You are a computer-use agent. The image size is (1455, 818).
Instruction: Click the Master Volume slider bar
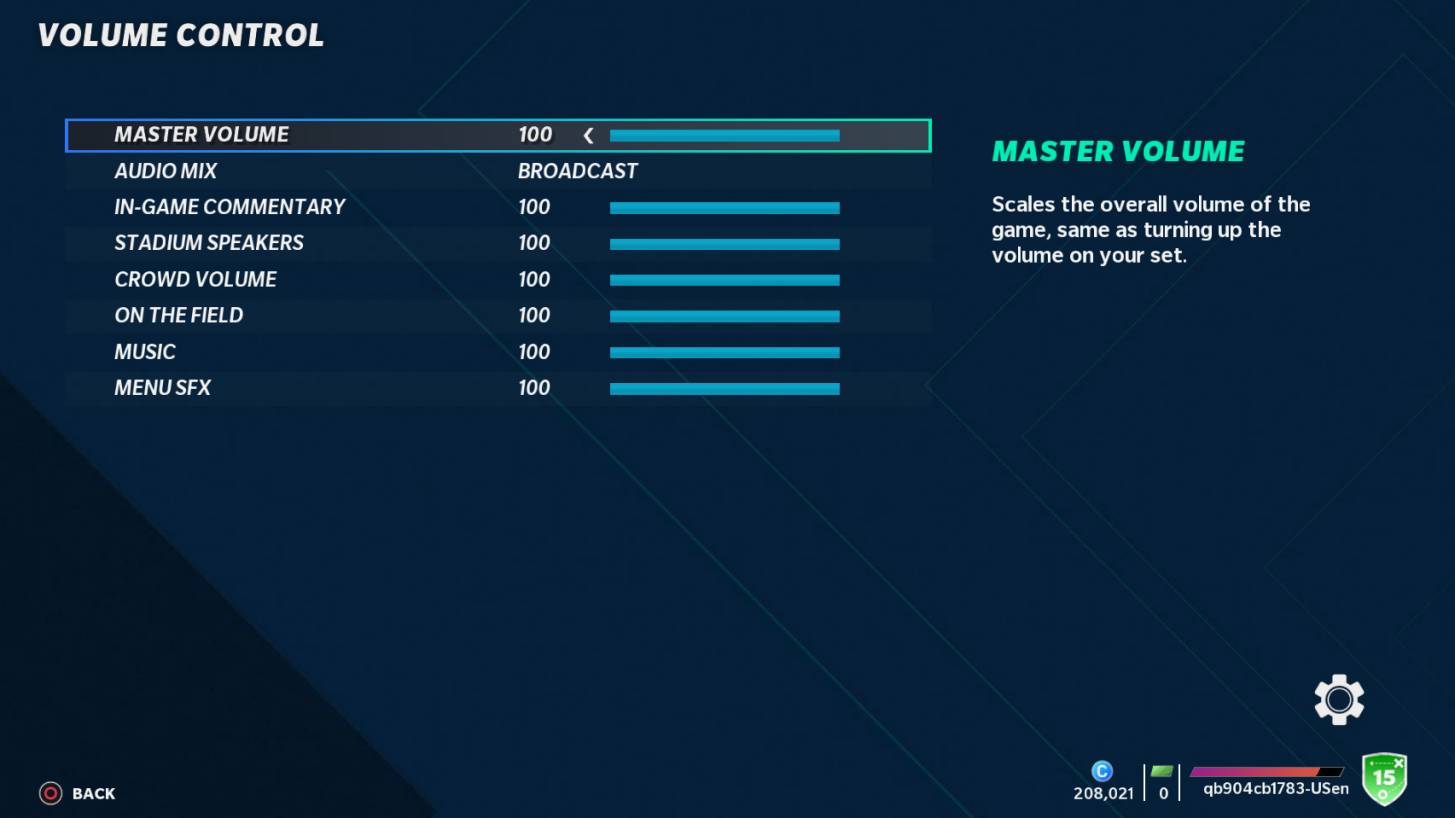pos(725,134)
